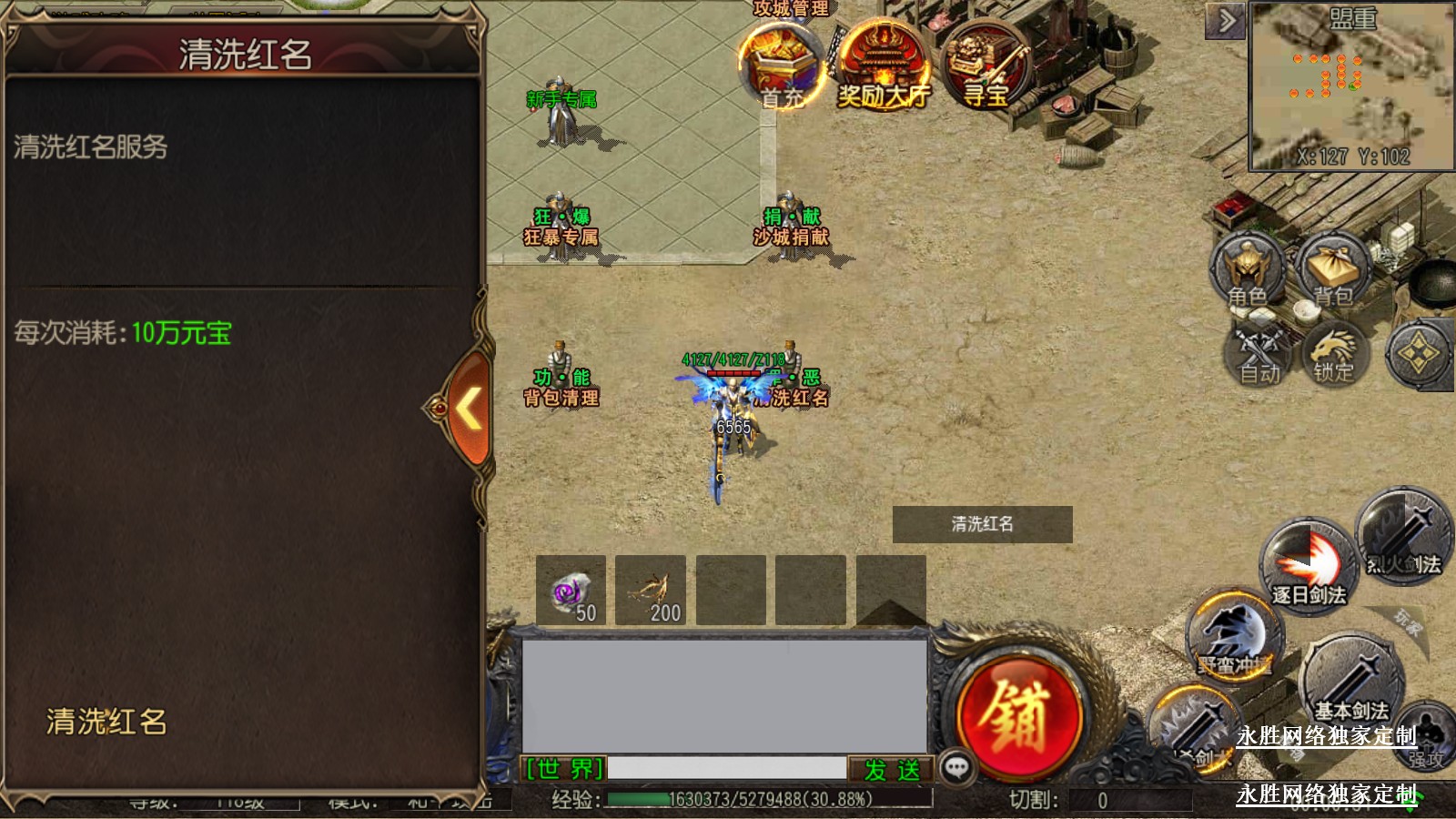
Task: Activate the 野蛮冲撞 charge skill
Action: pyautogui.click(x=1233, y=637)
